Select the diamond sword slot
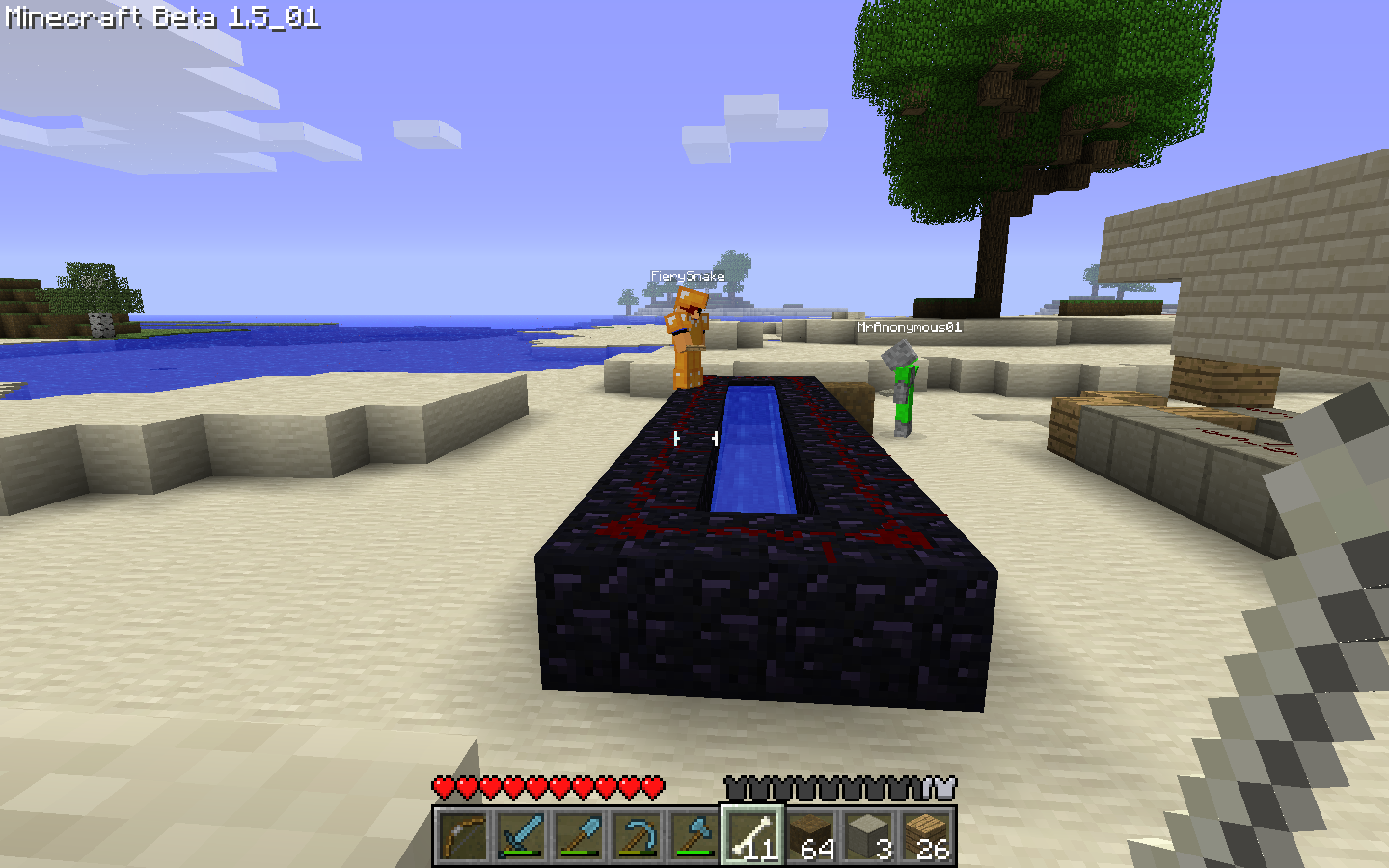Image resolution: width=1389 pixels, height=868 pixels. coord(521,836)
